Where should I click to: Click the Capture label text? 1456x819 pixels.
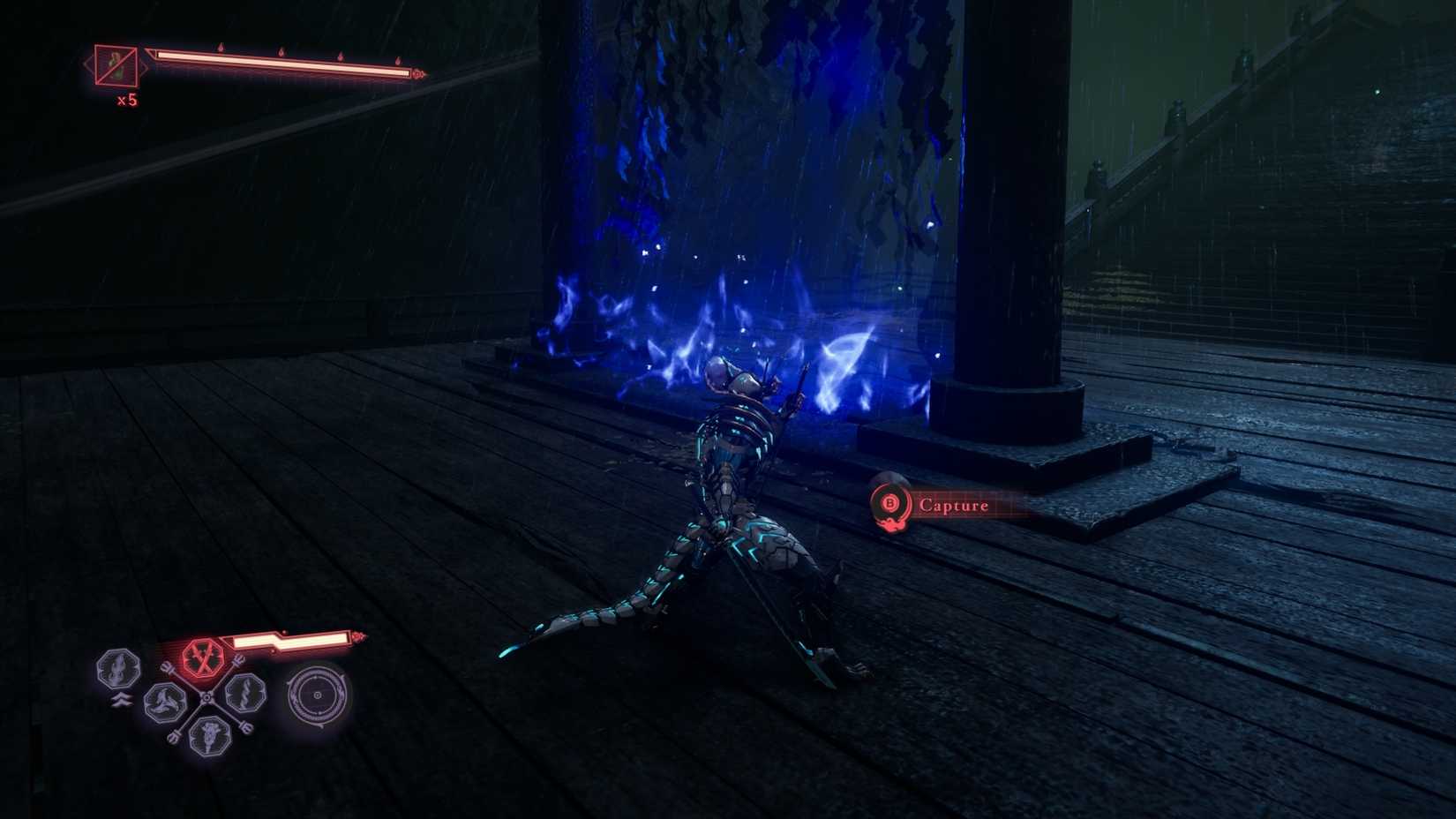coord(953,507)
